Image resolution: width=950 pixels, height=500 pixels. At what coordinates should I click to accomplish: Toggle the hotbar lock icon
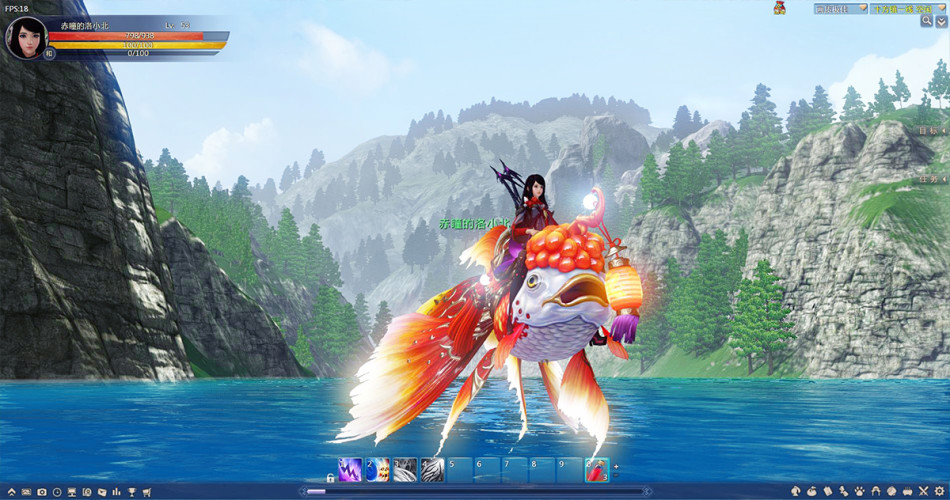point(330,478)
